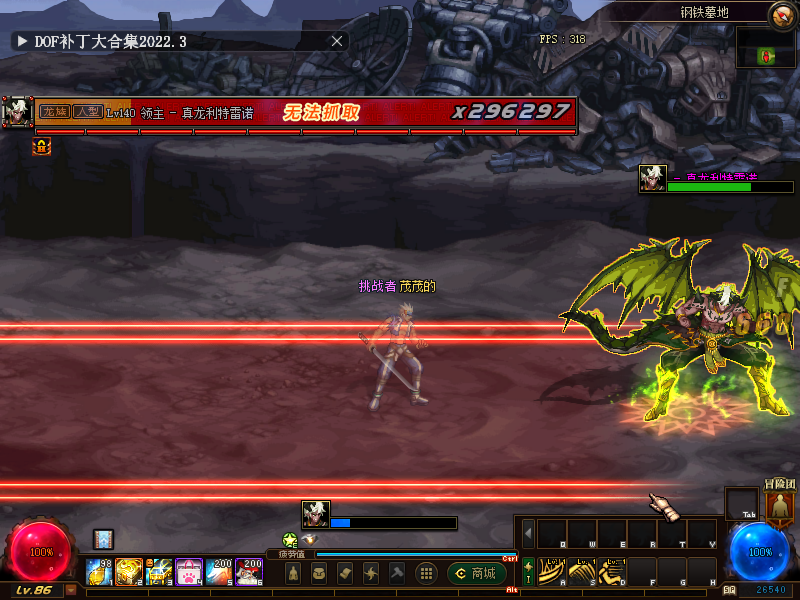Activate the skill on hotkey A
This screenshot has height=600, width=800.
(552, 572)
